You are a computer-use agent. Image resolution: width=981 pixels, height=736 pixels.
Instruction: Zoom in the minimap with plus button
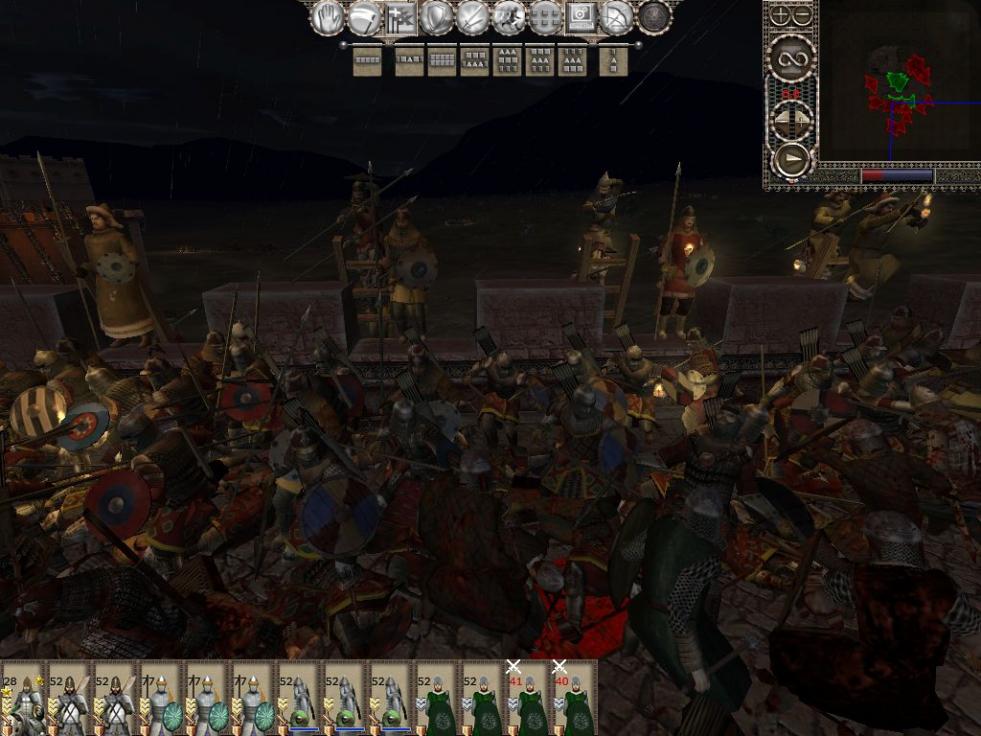pyautogui.click(x=780, y=15)
